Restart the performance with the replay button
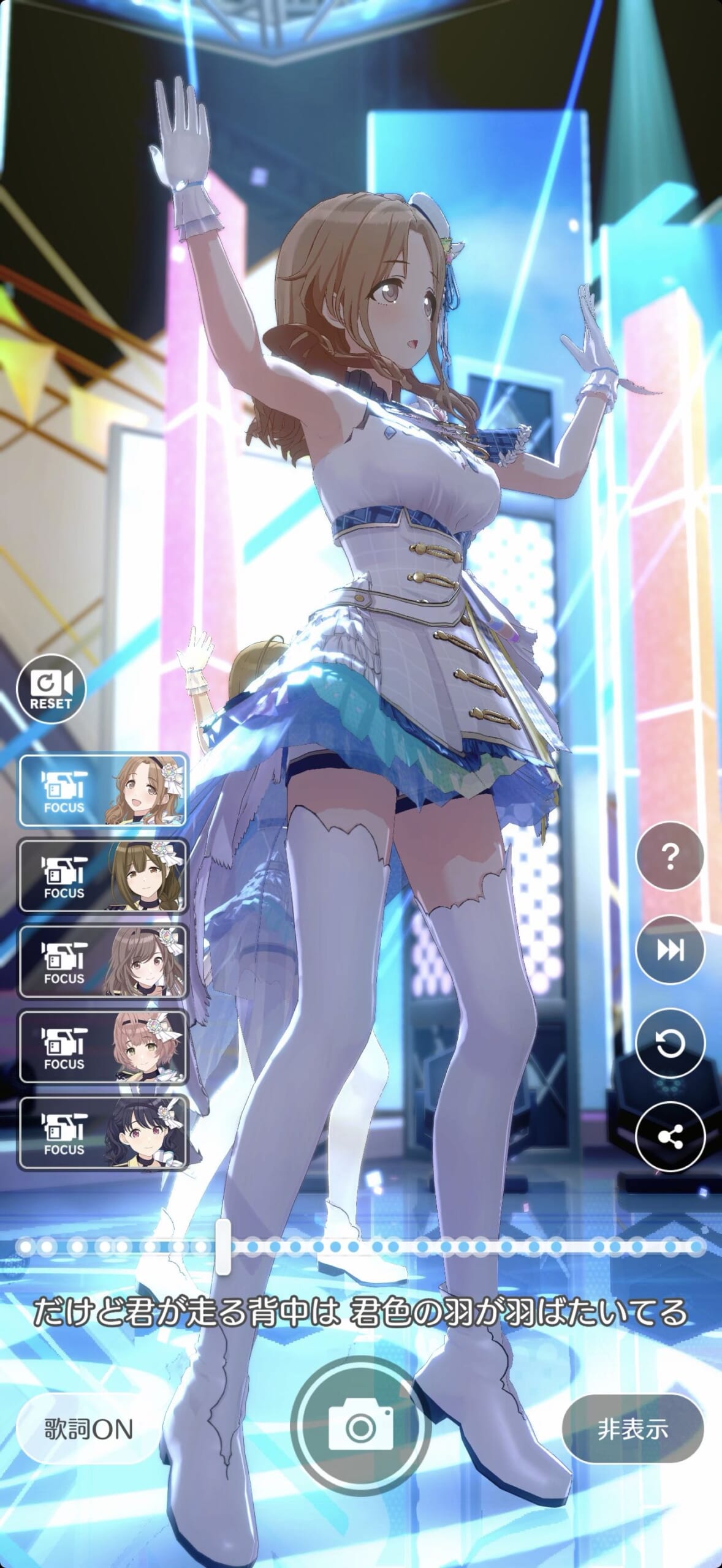The image size is (722, 1568). pyautogui.click(x=671, y=1044)
